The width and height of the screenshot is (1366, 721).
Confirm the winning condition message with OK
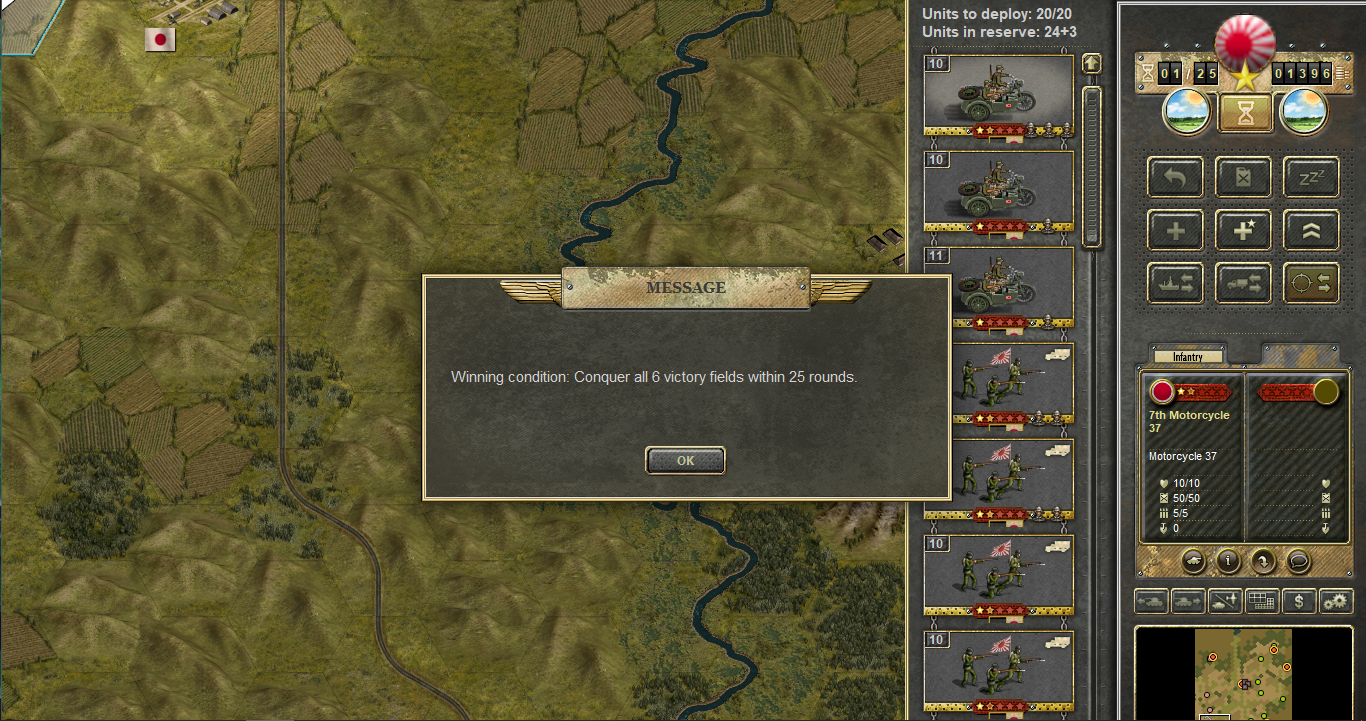(685, 461)
